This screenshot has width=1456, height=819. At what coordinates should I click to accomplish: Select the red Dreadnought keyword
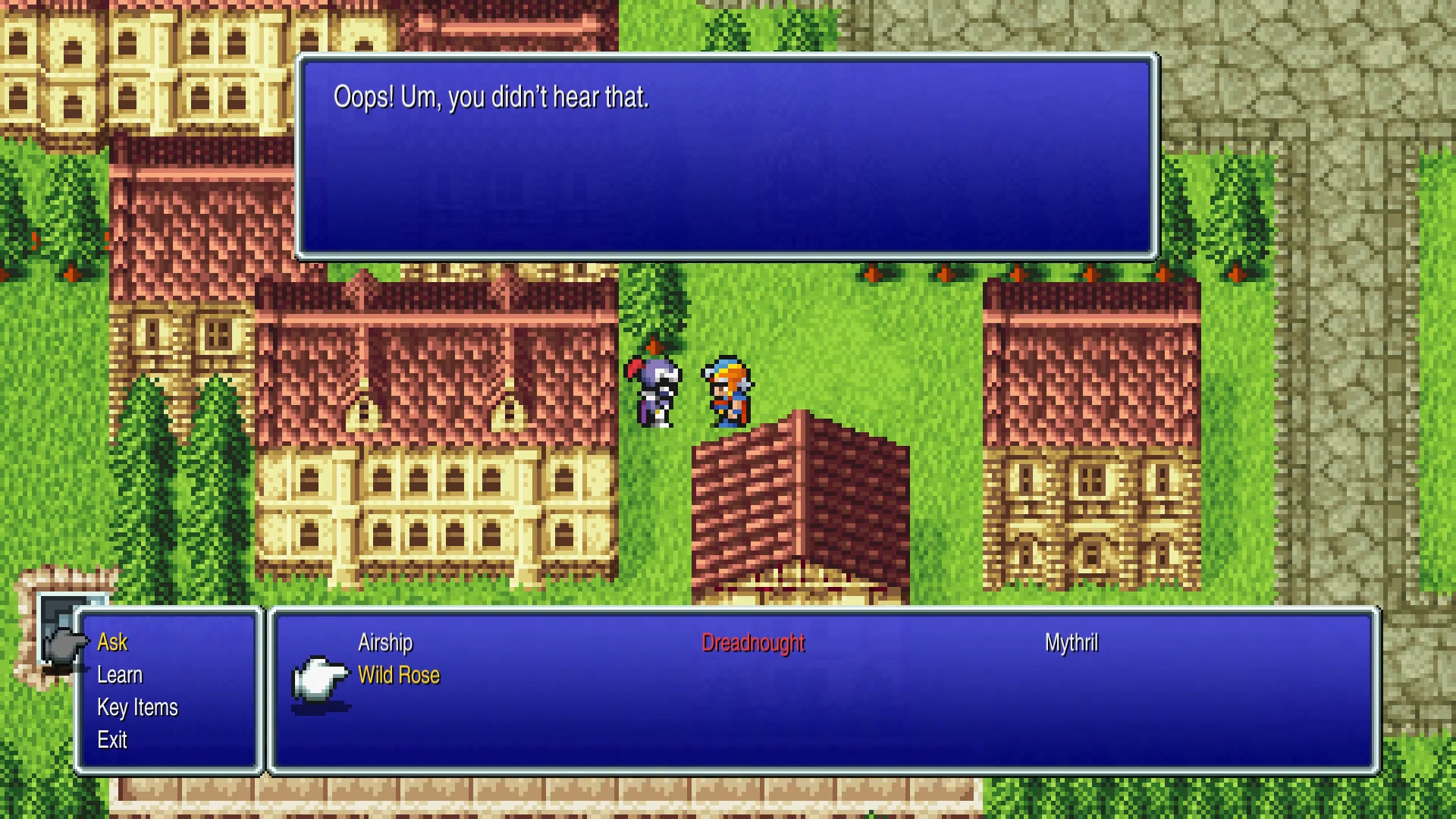click(755, 642)
